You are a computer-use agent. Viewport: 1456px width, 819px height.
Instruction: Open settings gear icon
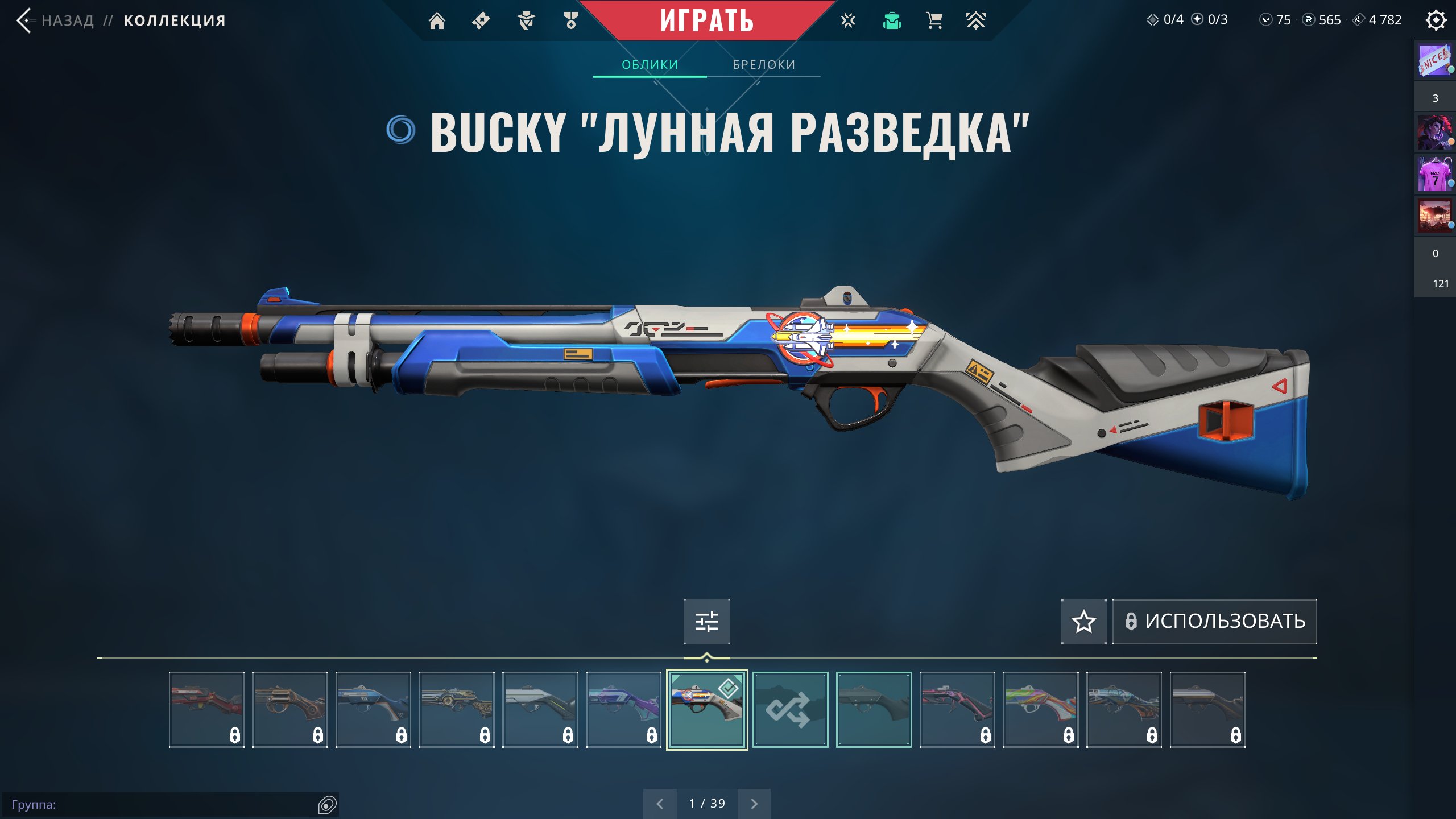click(1436, 20)
